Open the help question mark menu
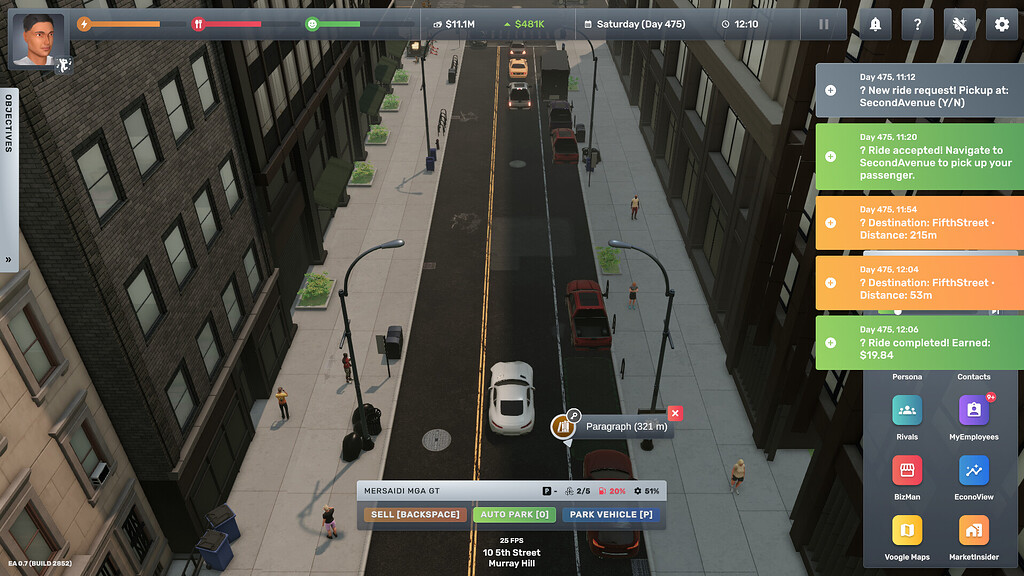1024x576 pixels. pyautogui.click(x=917, y=24)
